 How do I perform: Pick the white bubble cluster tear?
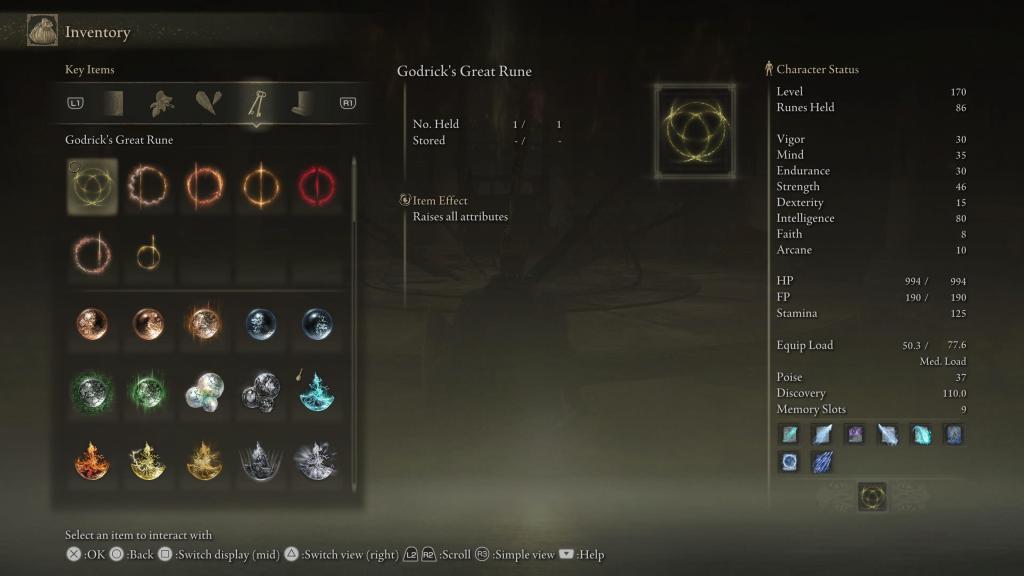tap(204, 392)
